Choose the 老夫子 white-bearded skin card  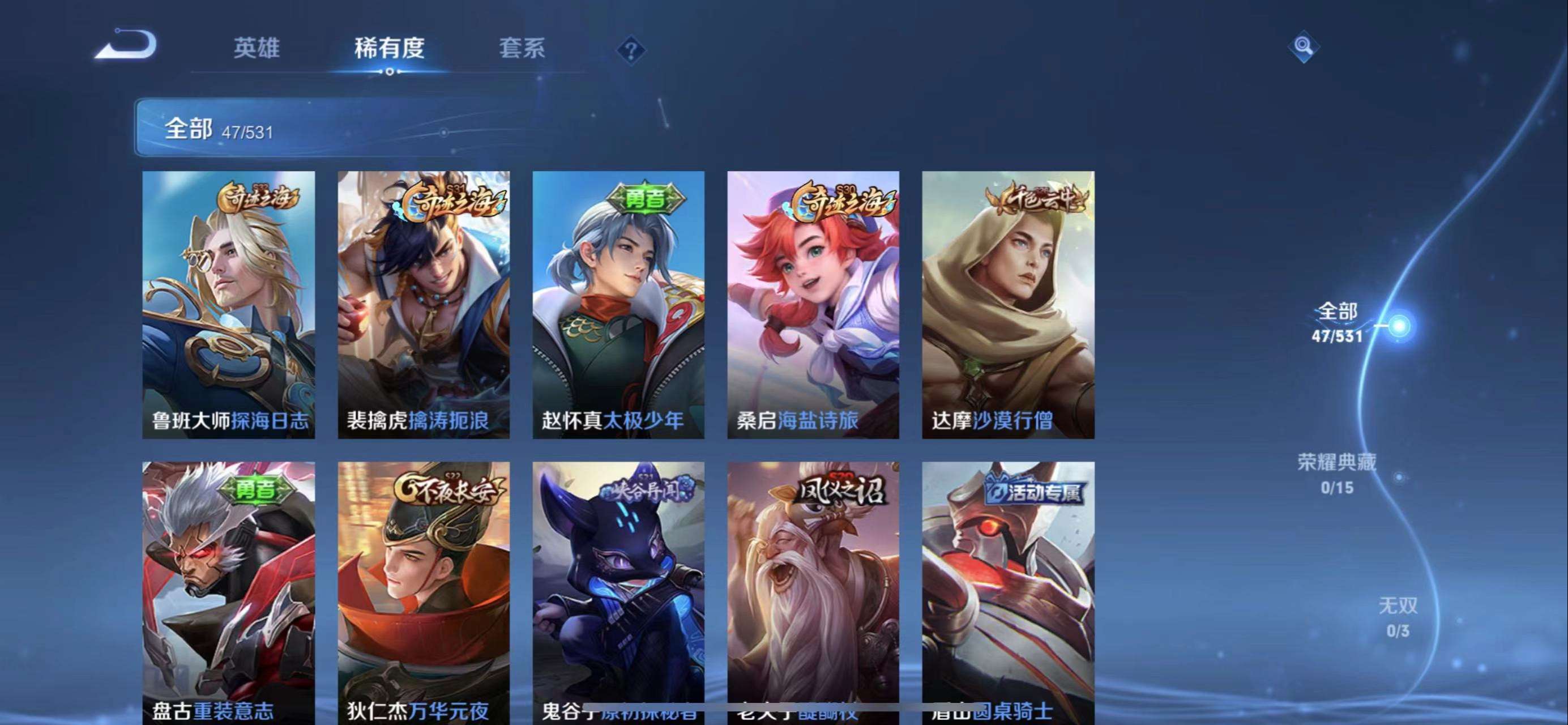coord(813,590)
